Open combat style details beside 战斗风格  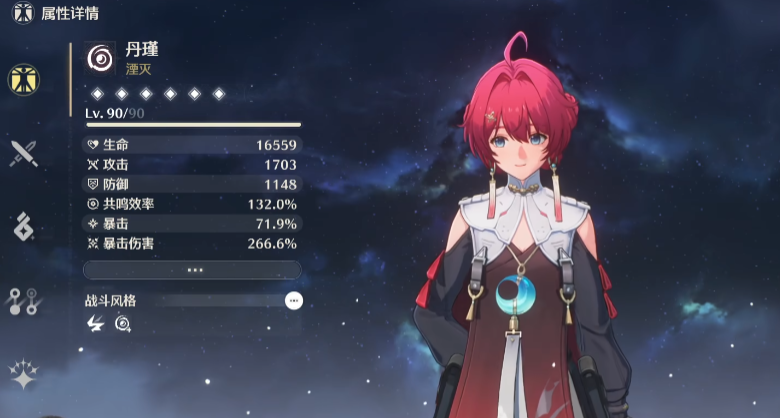(x=293, y=300)
